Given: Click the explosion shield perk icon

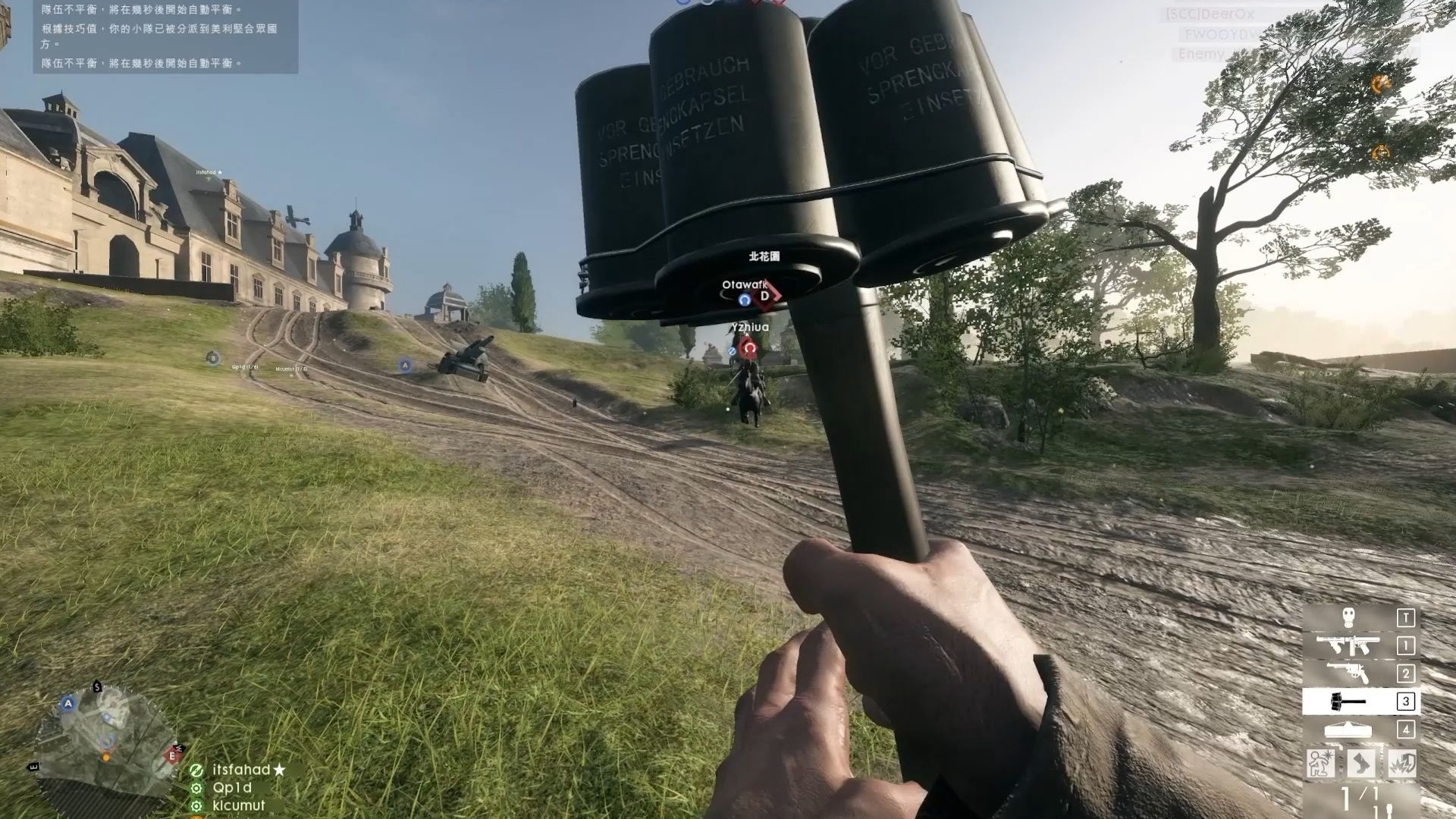Looking at the screenshot, I should 1402,763.
